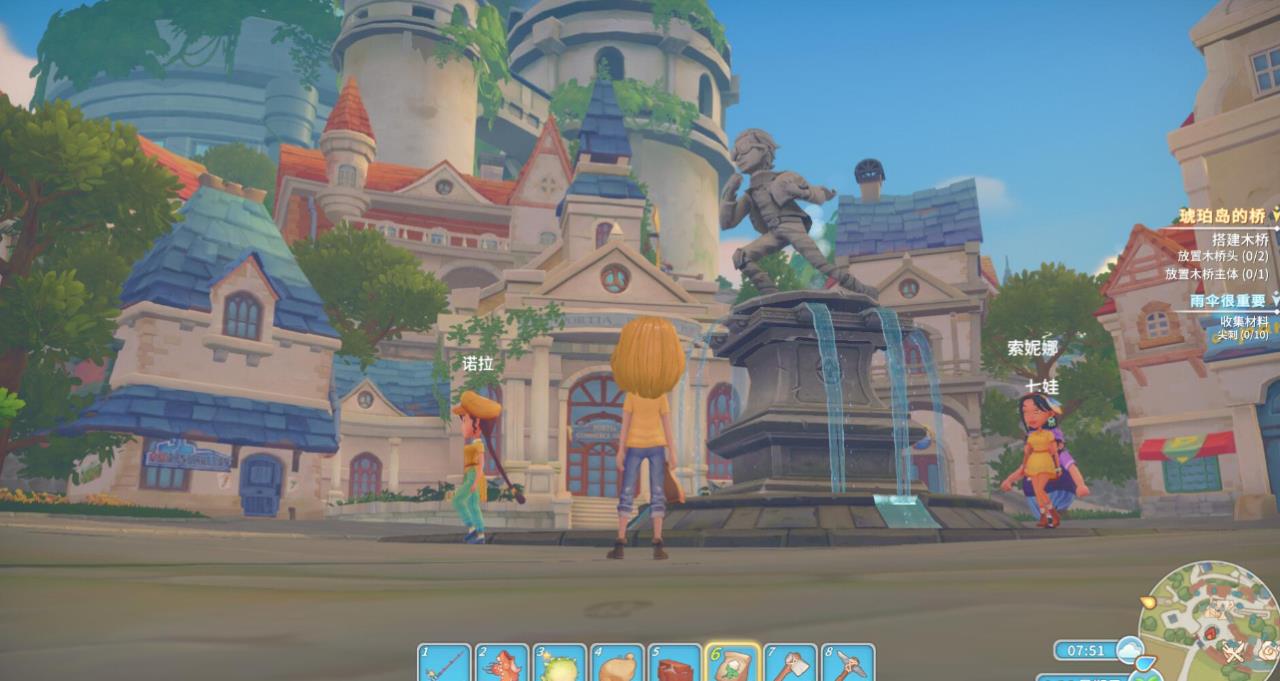The height and width of the screenshot is (681, 1280).
Task: Select the 雨伞很重要 quest in the tracker
Action: (1228, 300)
